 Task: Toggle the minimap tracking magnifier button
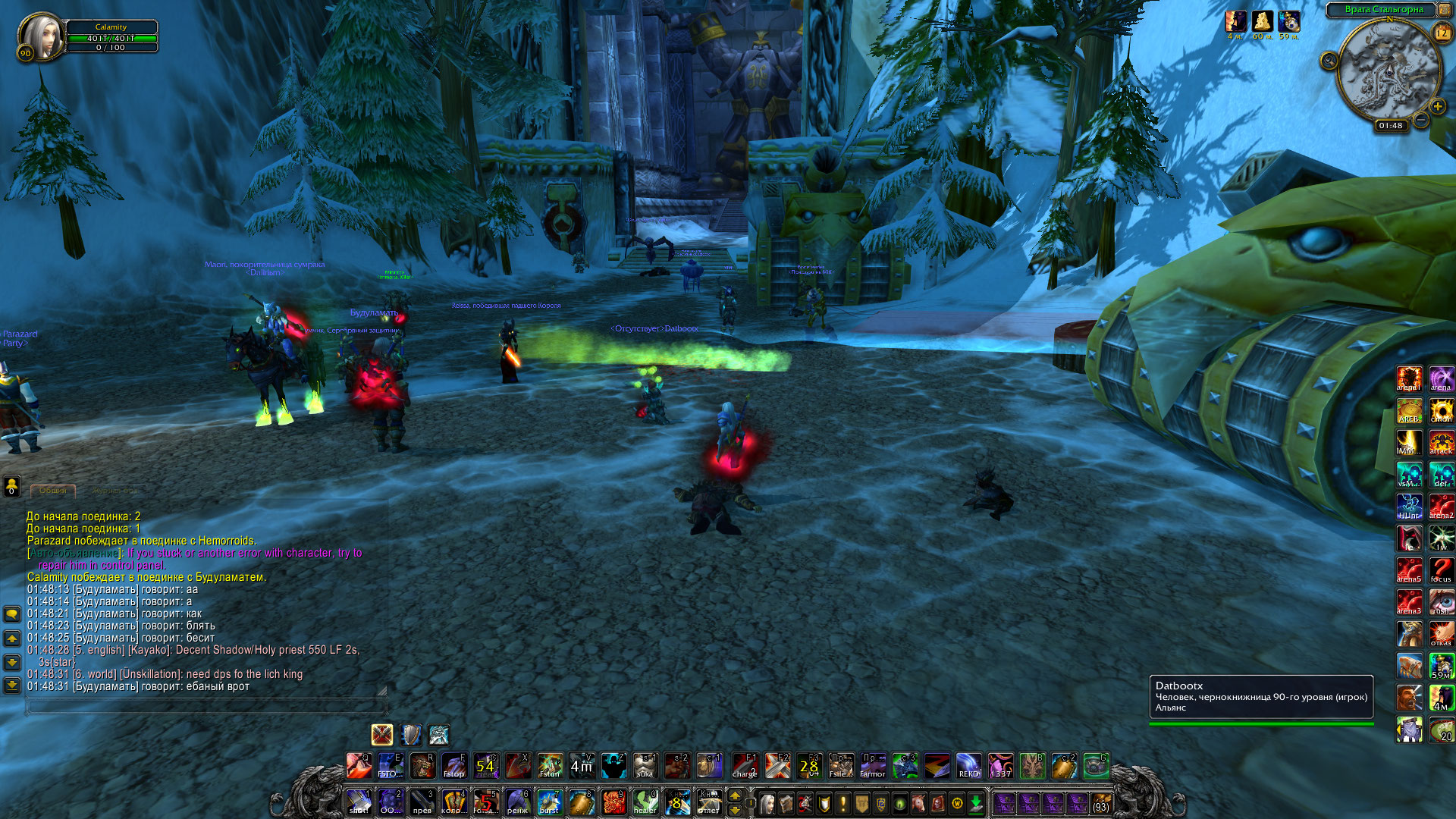point(1329,61)
